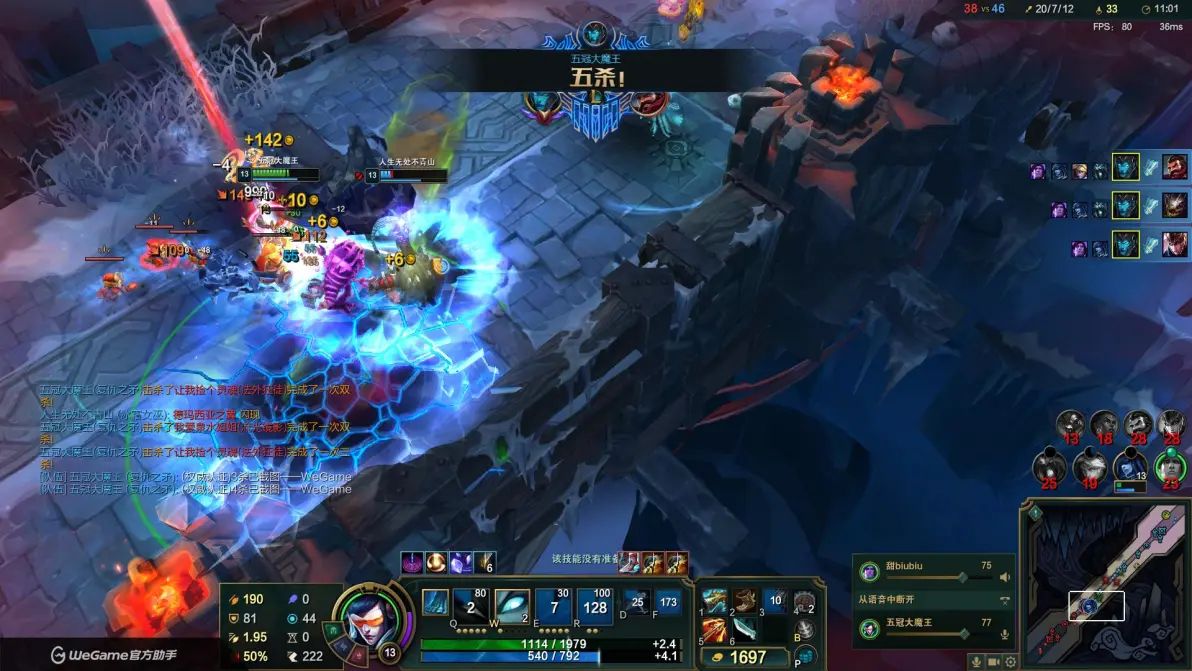Select the teal blade item in slot 6
The height and width of the screenshot is (671, 1192).
coord(743,630)
